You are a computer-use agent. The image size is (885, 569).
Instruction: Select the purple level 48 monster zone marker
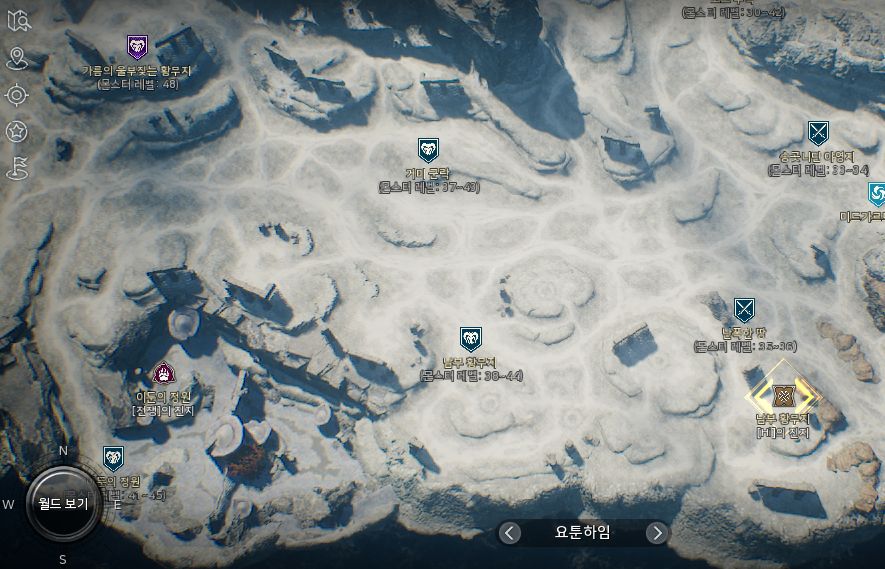(137, 47)
